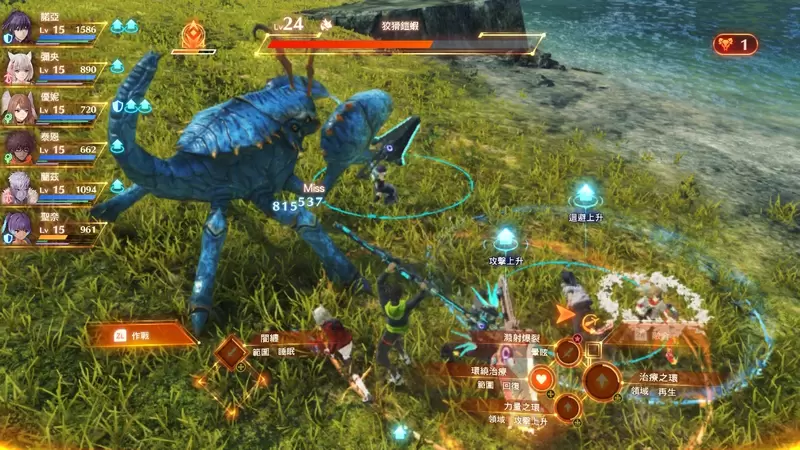Select 諾亞's party portrait
Viewport: 800px width, 450px height.
[20, 30]
